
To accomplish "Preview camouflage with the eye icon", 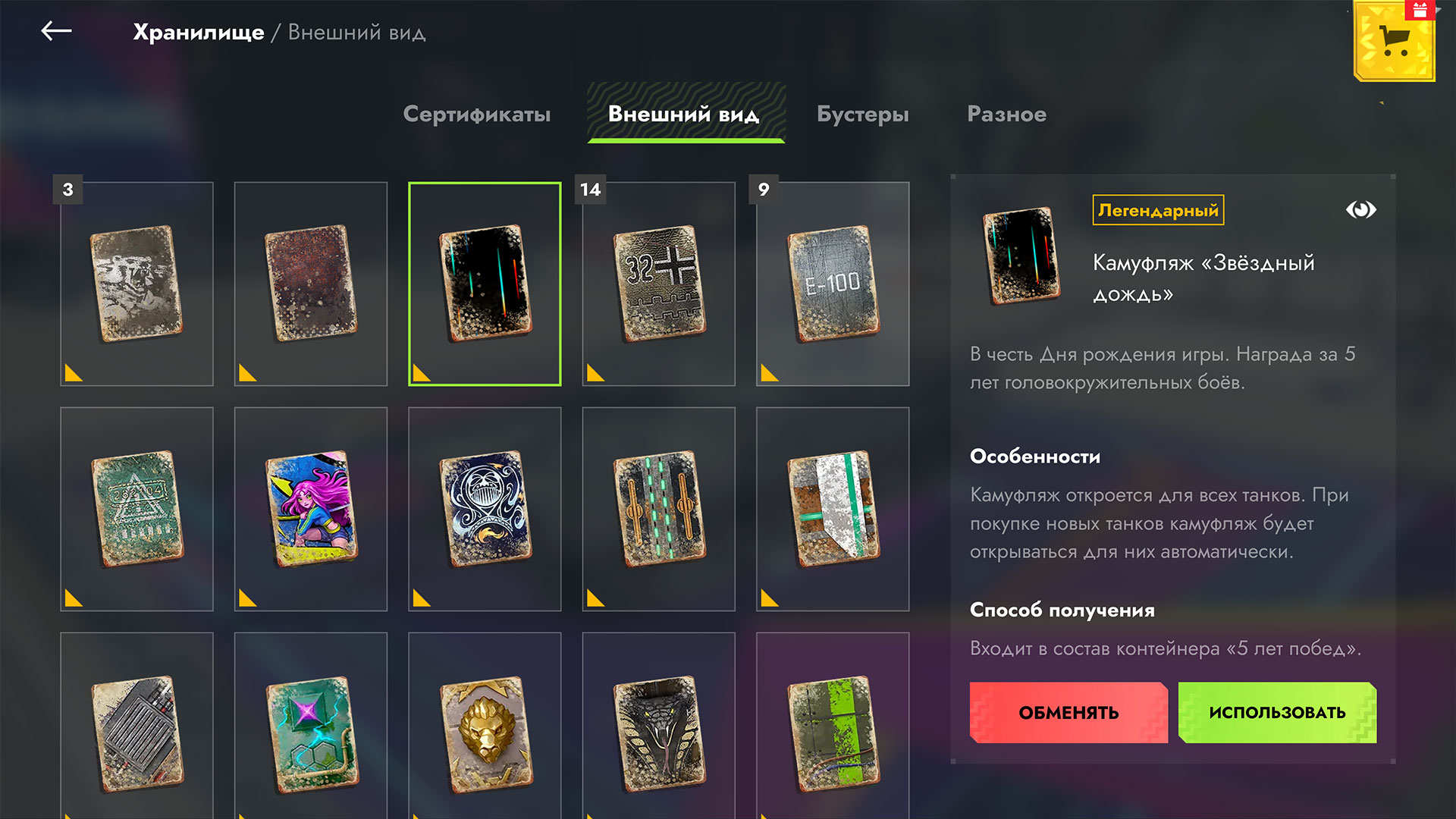I will (1360, 209).
